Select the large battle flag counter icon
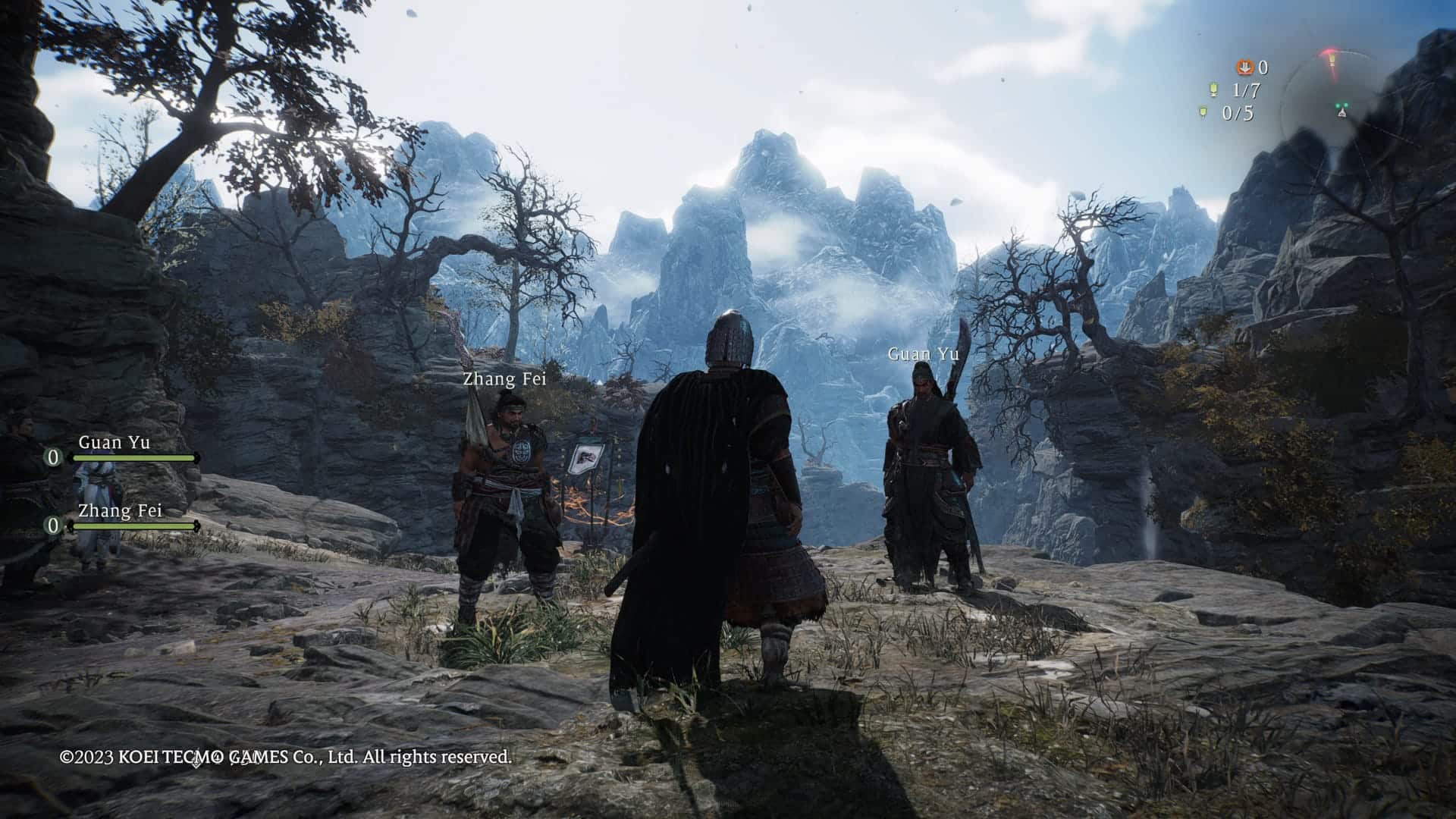The height and width of the screenshot is (819, 1456). pos(1213,90)
